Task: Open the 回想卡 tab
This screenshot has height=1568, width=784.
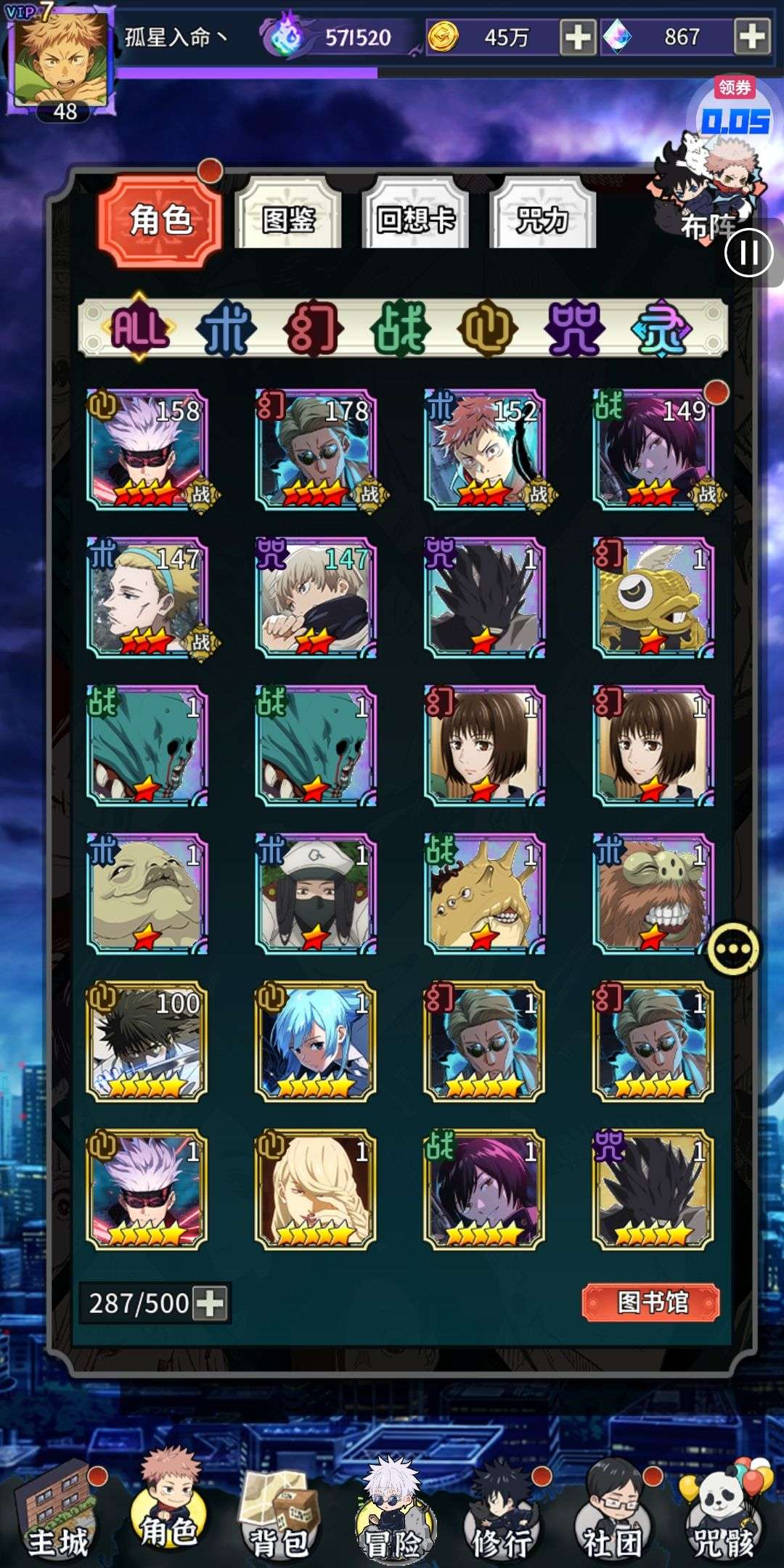Action: click(x=415, y=217)
